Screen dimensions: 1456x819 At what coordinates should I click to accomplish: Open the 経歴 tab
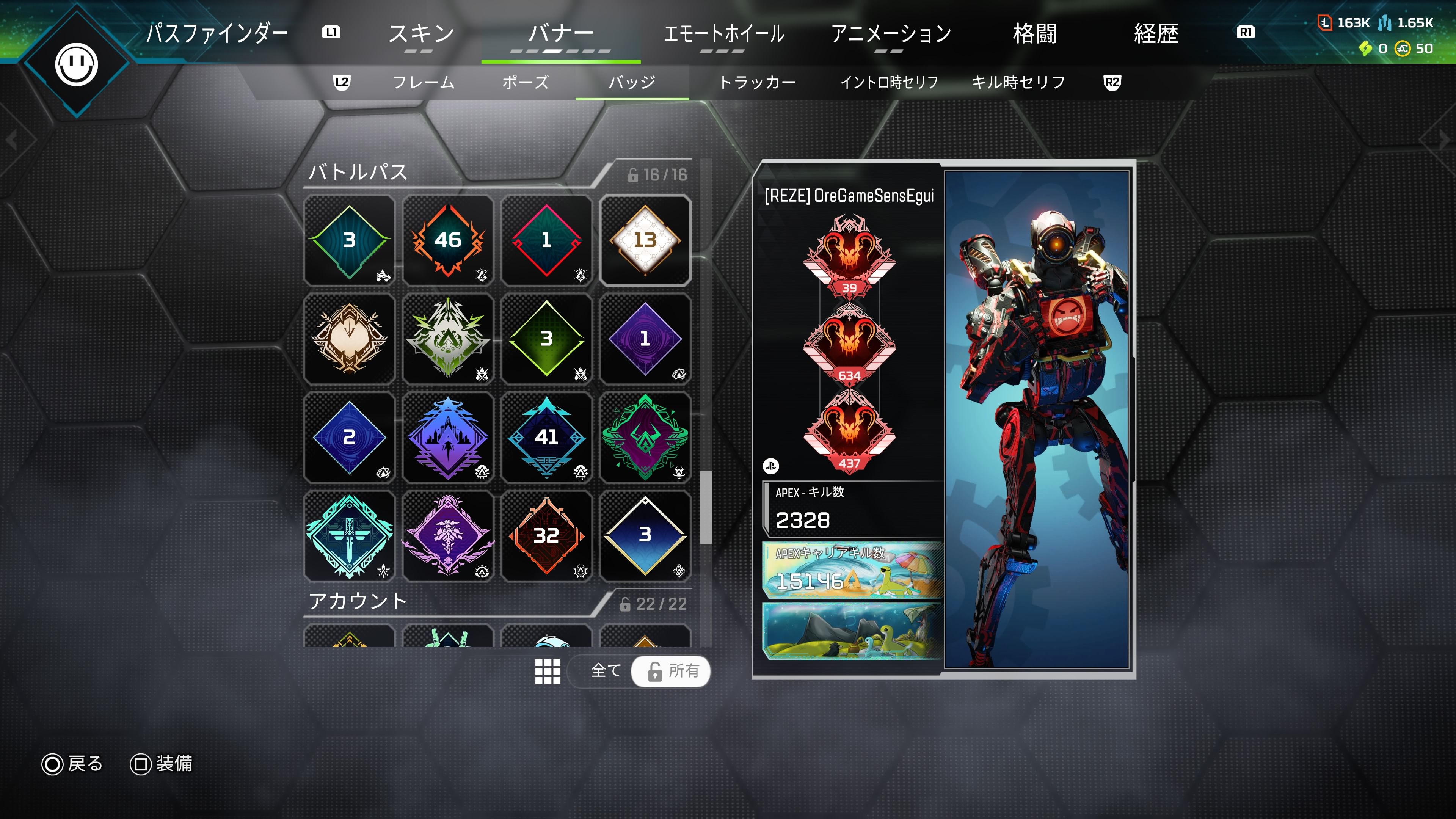(1156, 34)
